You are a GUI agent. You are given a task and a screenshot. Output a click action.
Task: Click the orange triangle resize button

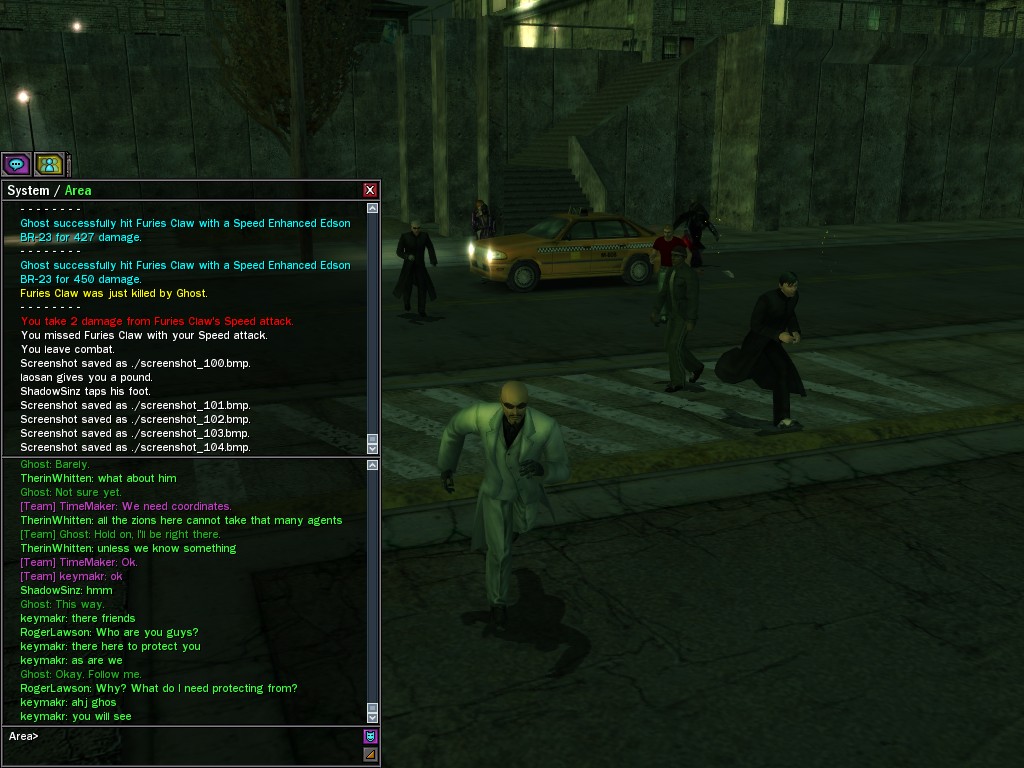[370, 754]
